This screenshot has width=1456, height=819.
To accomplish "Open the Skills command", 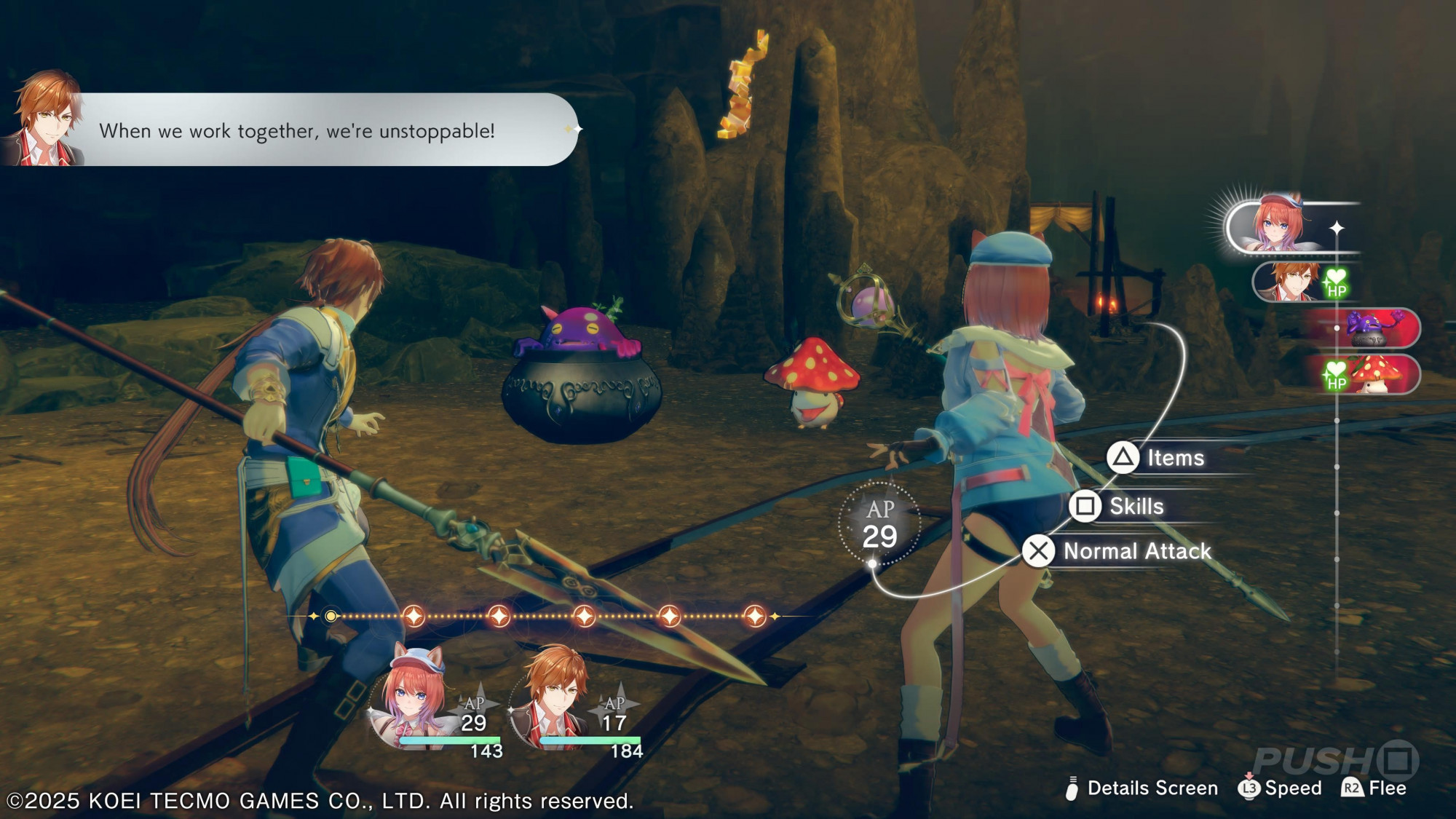I will [x=1120, y=506].
